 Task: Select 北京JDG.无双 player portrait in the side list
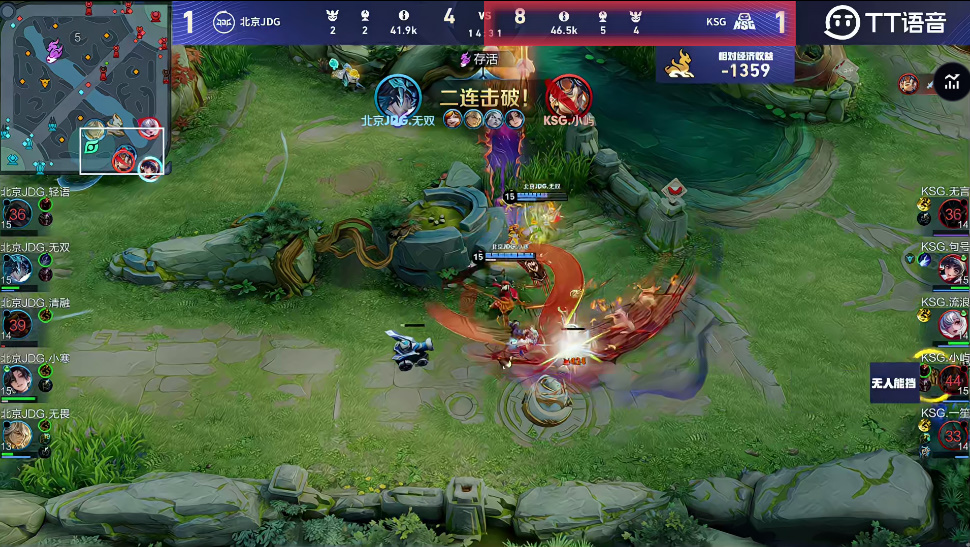18,268
